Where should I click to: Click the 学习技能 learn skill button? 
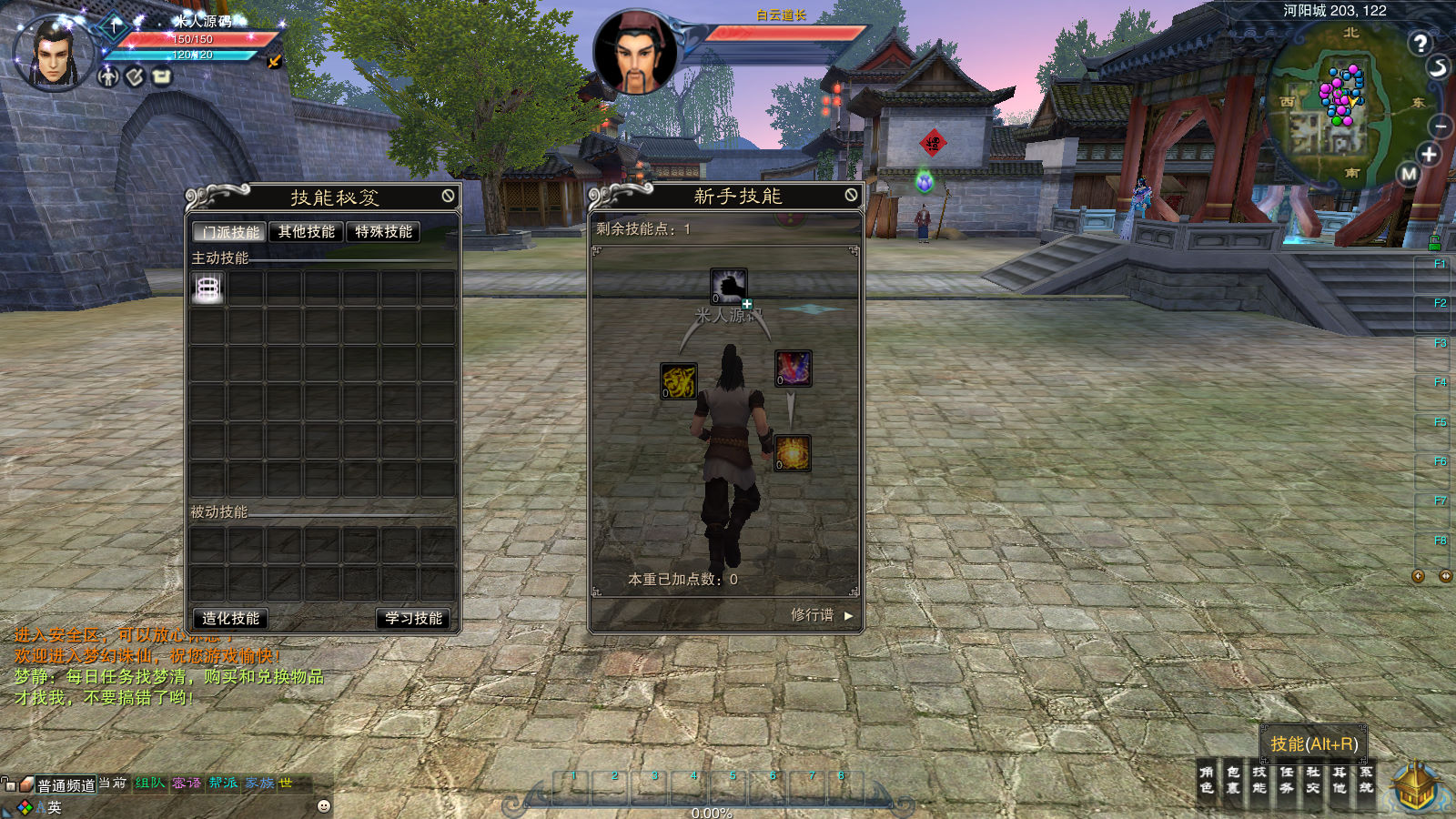tap(413, 619)
